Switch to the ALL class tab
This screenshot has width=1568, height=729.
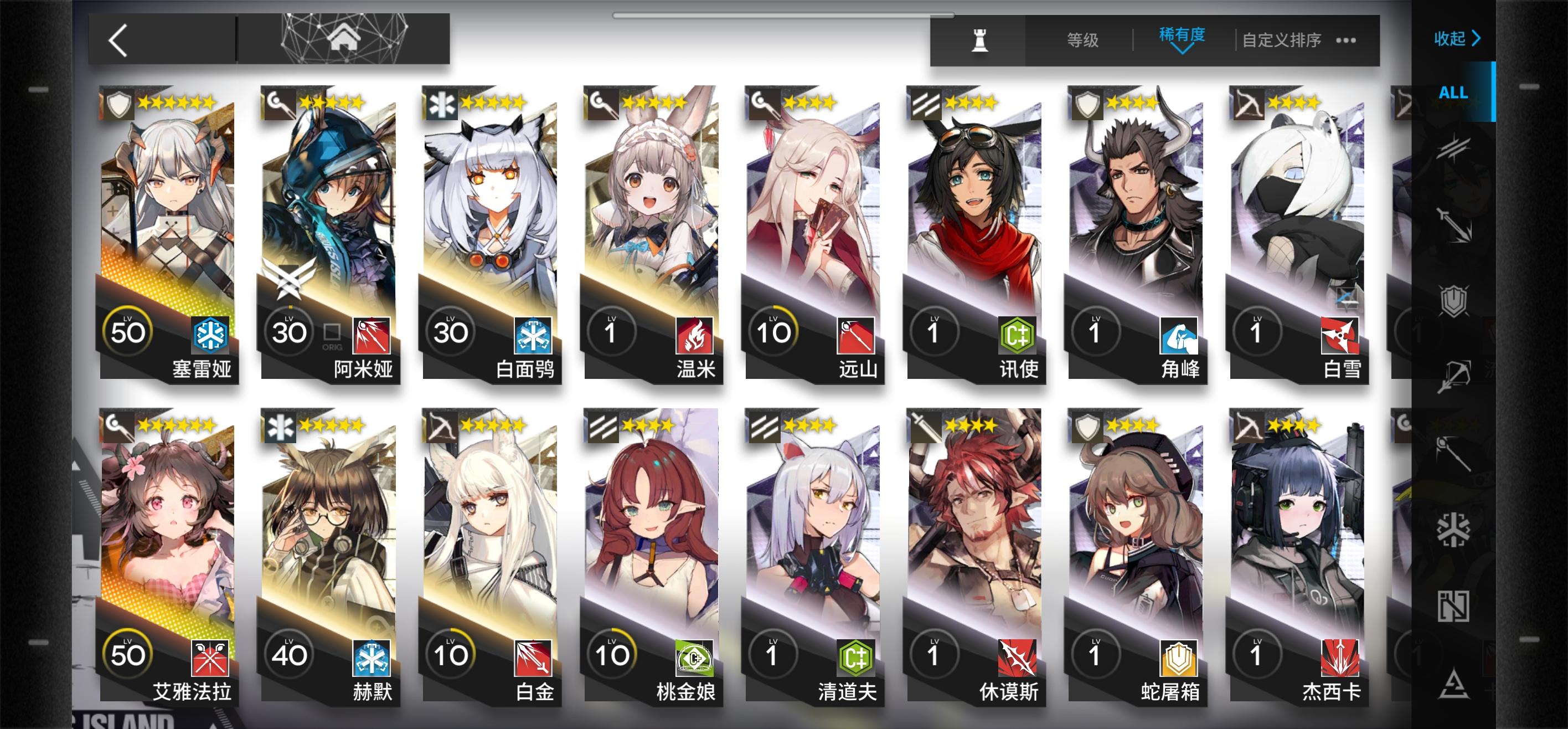(x=1453, y=93)
